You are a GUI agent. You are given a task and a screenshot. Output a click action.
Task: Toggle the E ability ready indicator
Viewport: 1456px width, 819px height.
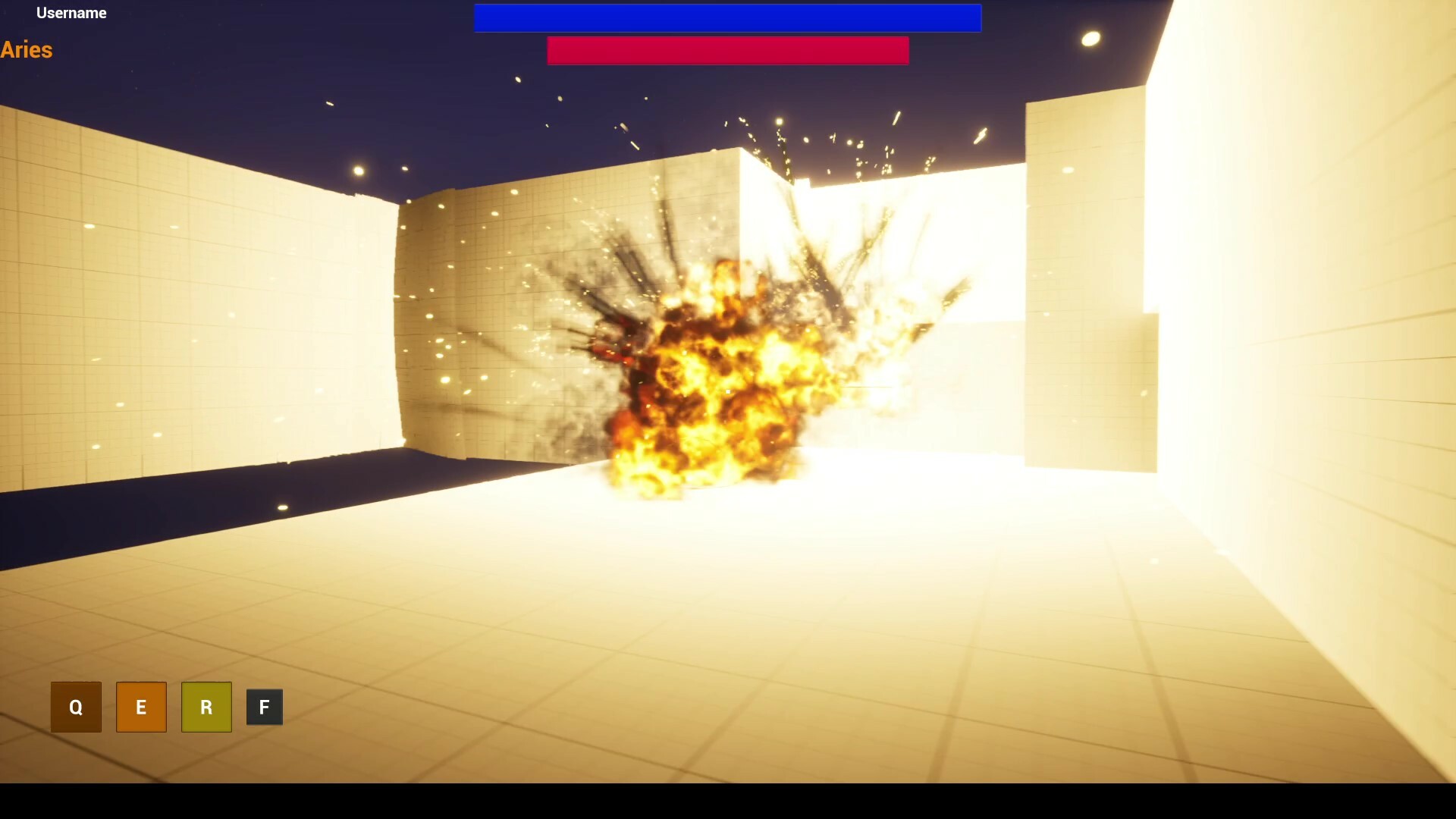tap(141, 707)
